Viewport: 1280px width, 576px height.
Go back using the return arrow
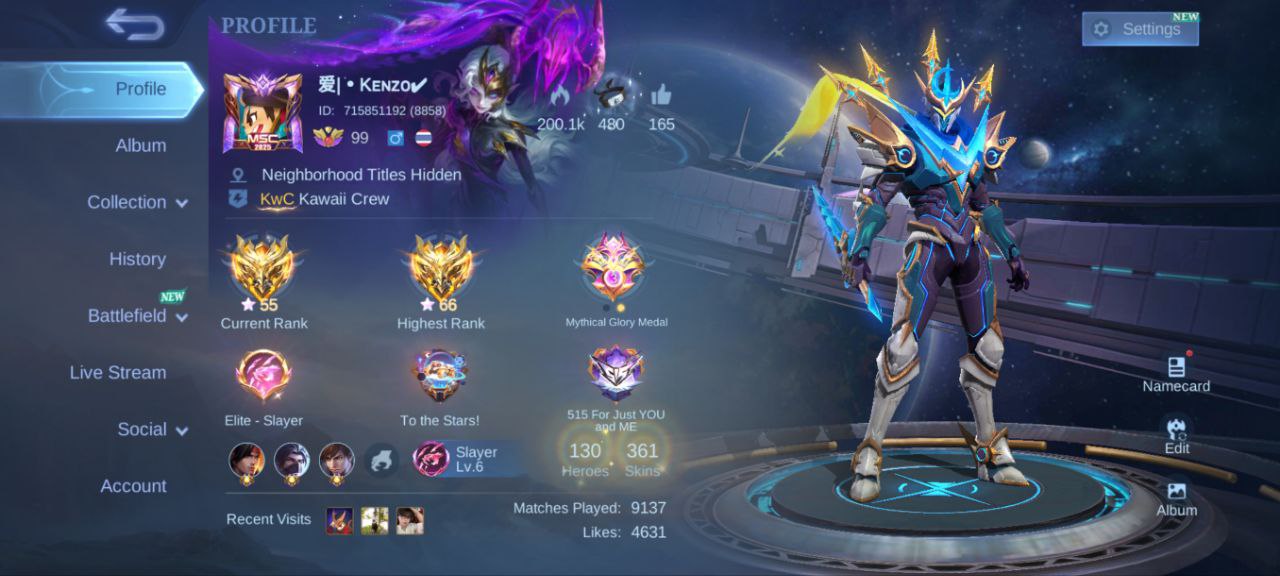(x=134, y=25)
